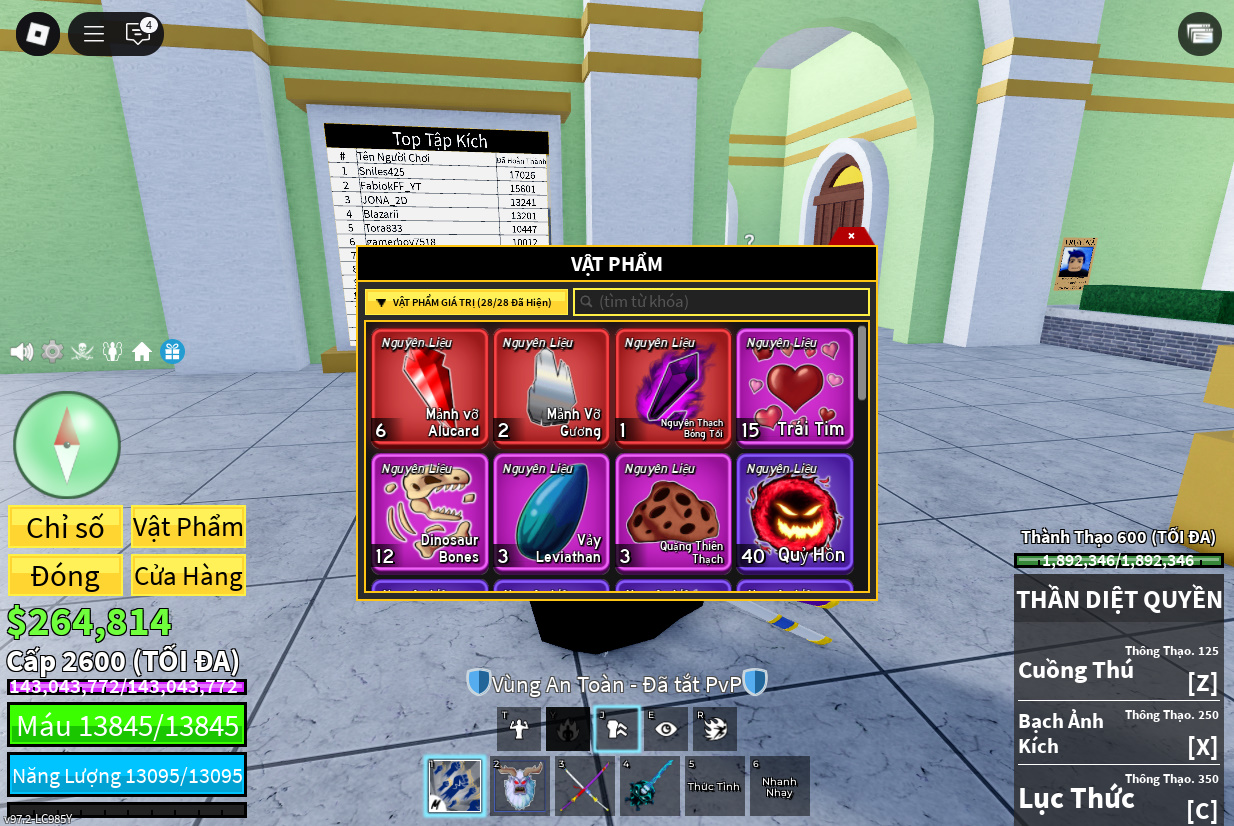The height and width of the screenshot is (826, 1234).
Task: Choose the Nguyên Thạch Bóng Tối item
Action: click(673, 386)
